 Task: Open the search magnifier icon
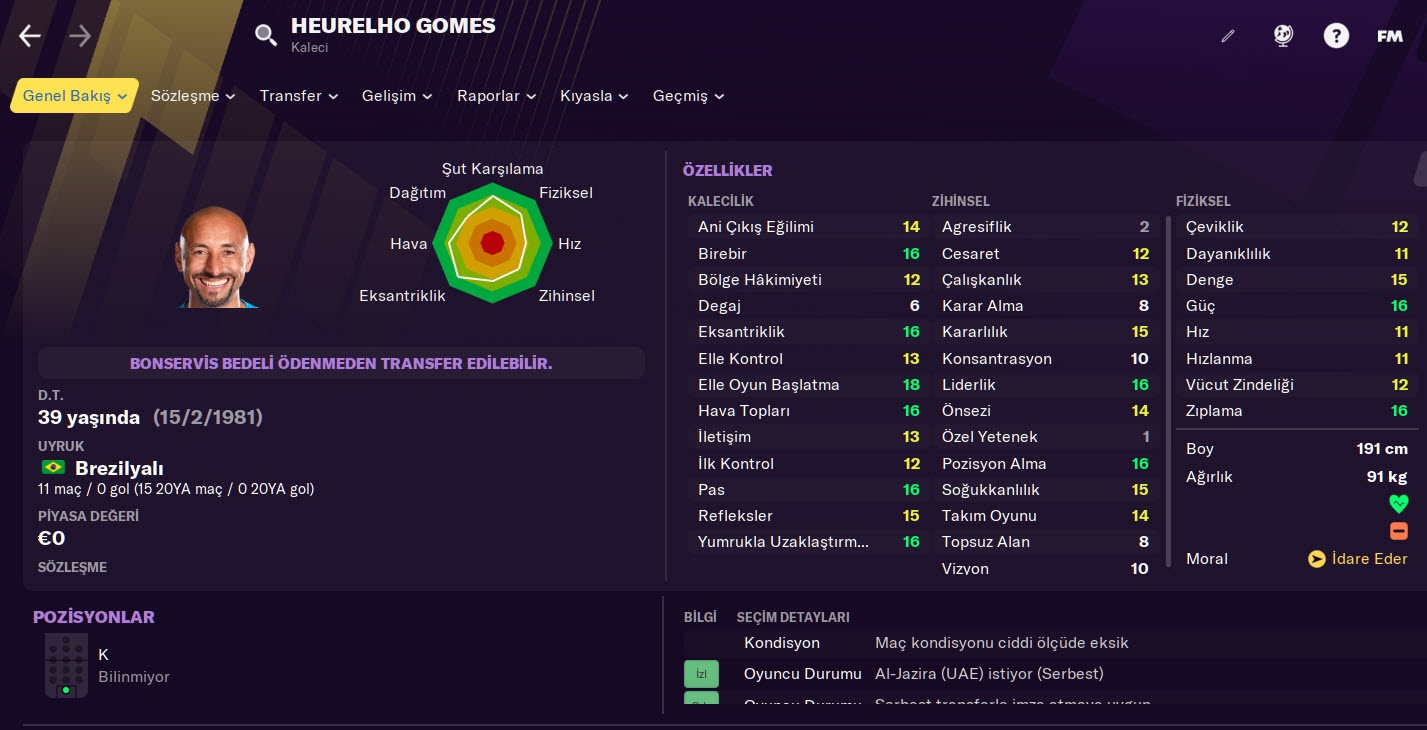(265, 37)
